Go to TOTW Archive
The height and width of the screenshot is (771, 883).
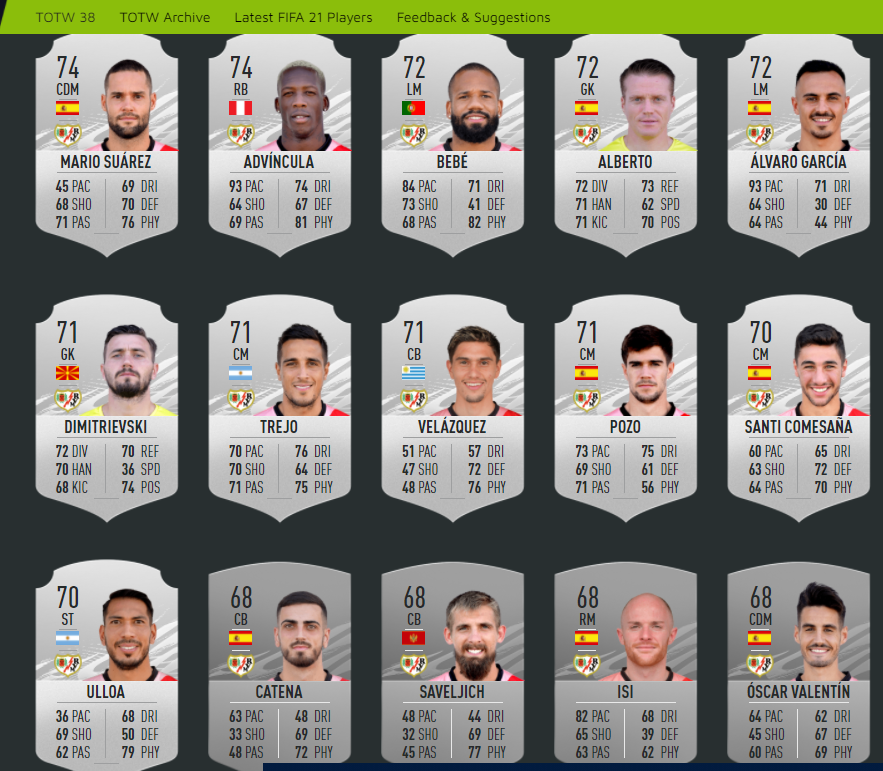pyautogui.click(x=165, y=17)
